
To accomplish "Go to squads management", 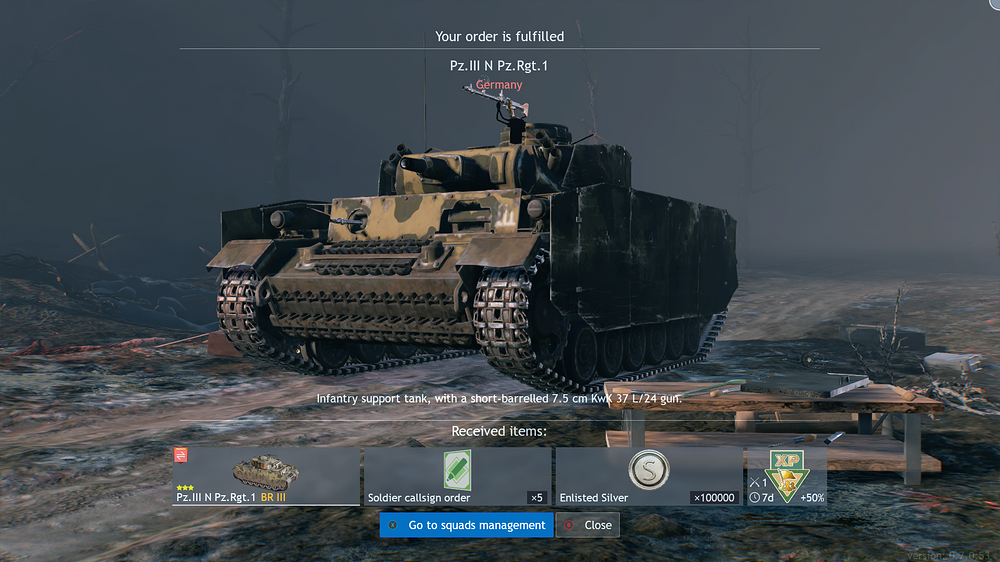I will click(x=466, y=525).
